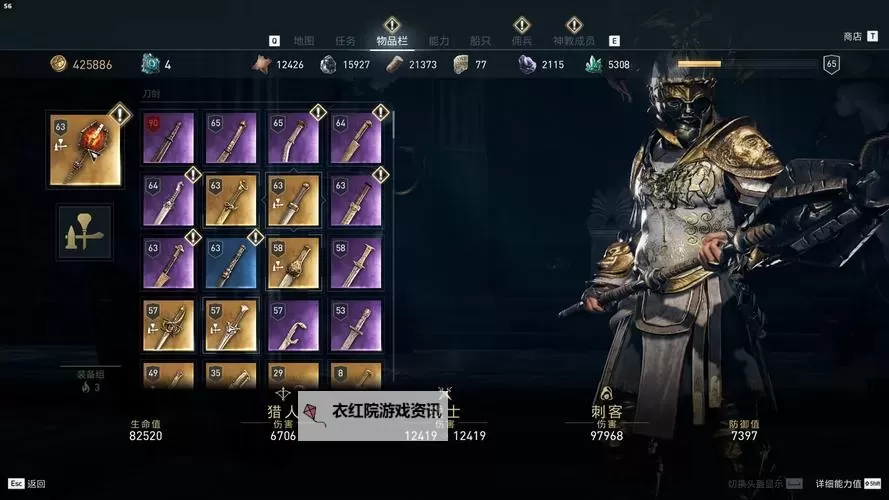The image size is (889, 500).
Task: Show the 神教成员 (Cultists) tab
Action: tap(573, 41)
